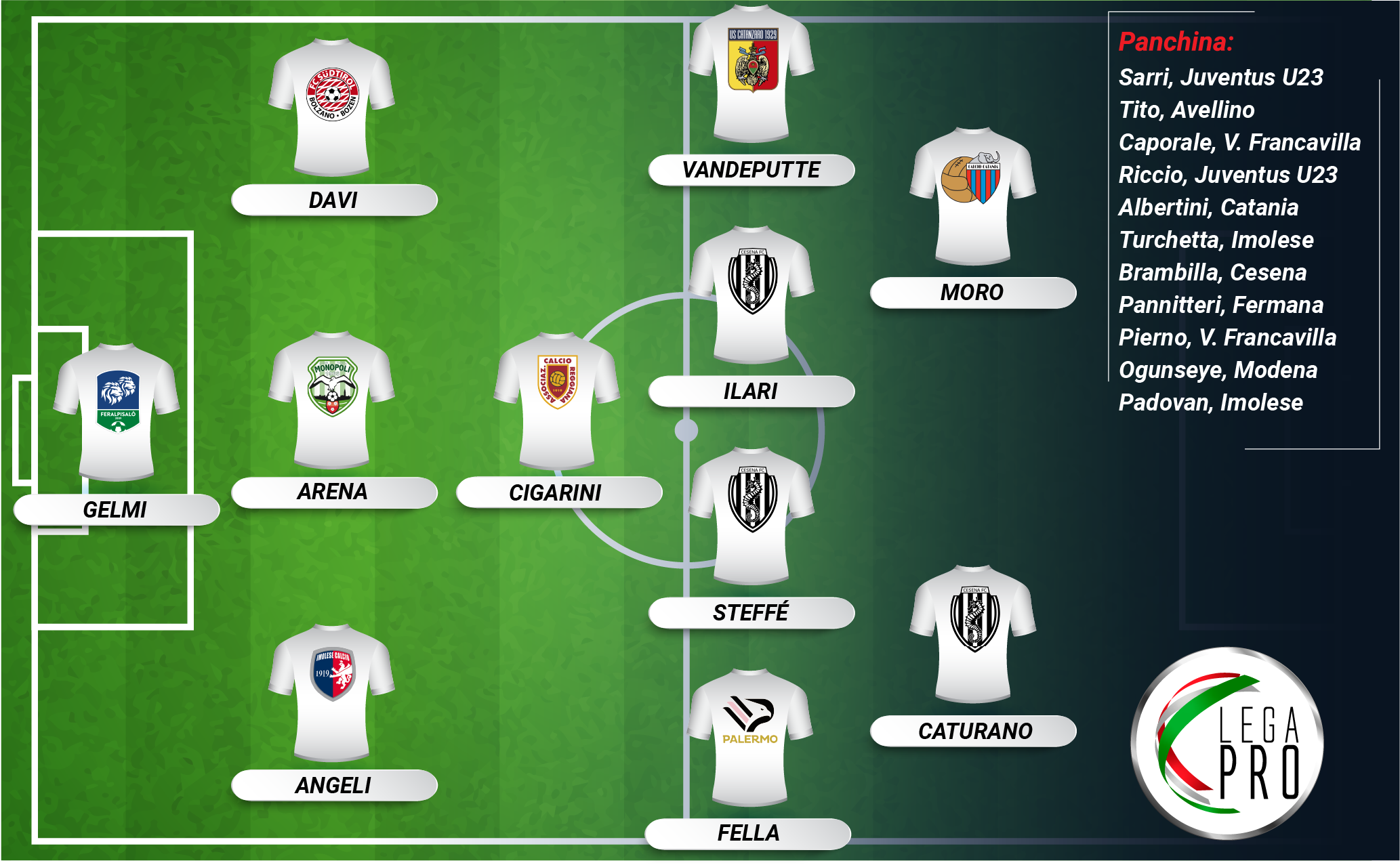
Task: Click bench entry Ogunseye, Modena
Action: click(x=1218, y=370)
